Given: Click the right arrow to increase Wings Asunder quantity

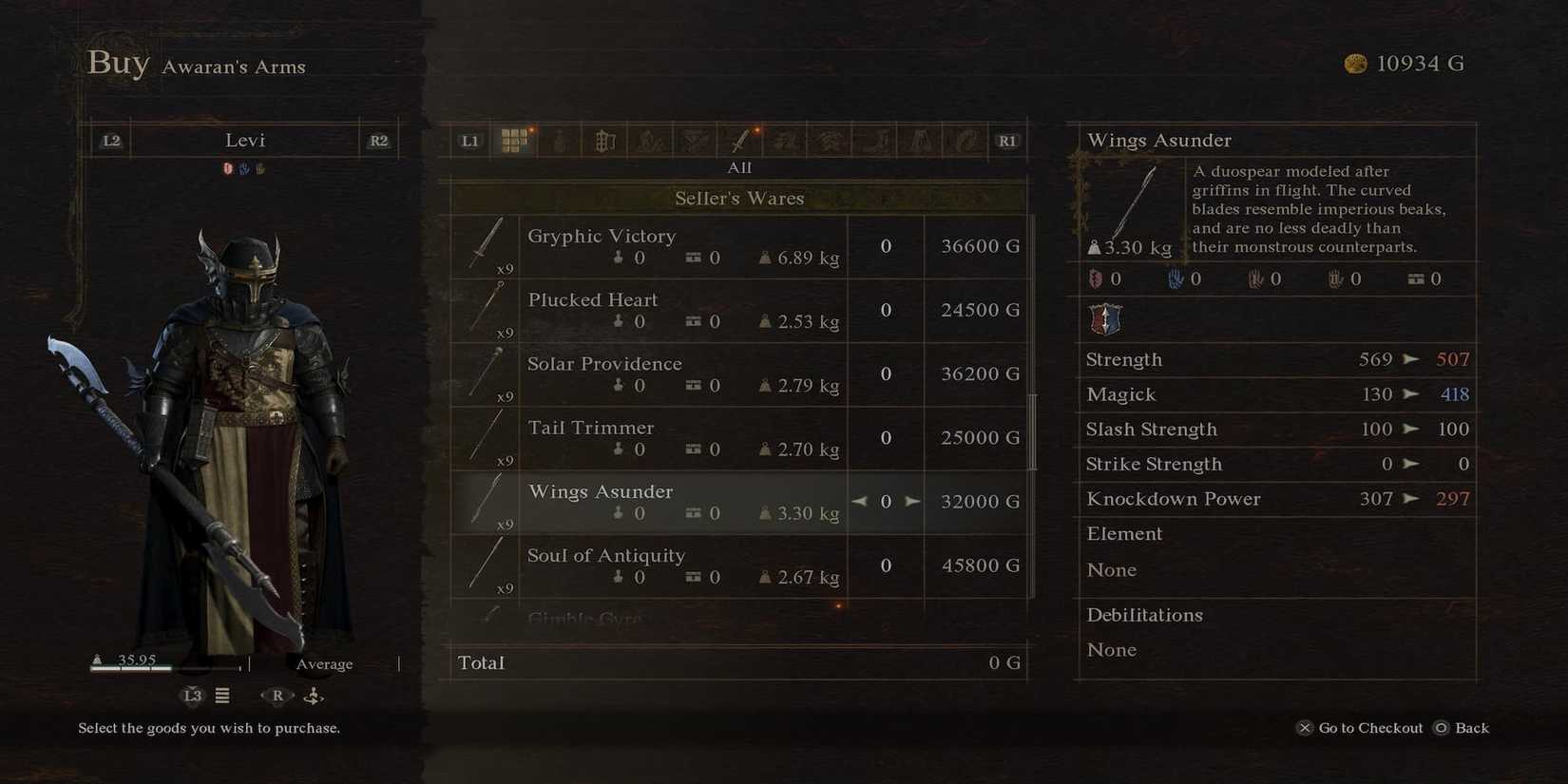Looking at the screenshot, I should coord(913,501).
